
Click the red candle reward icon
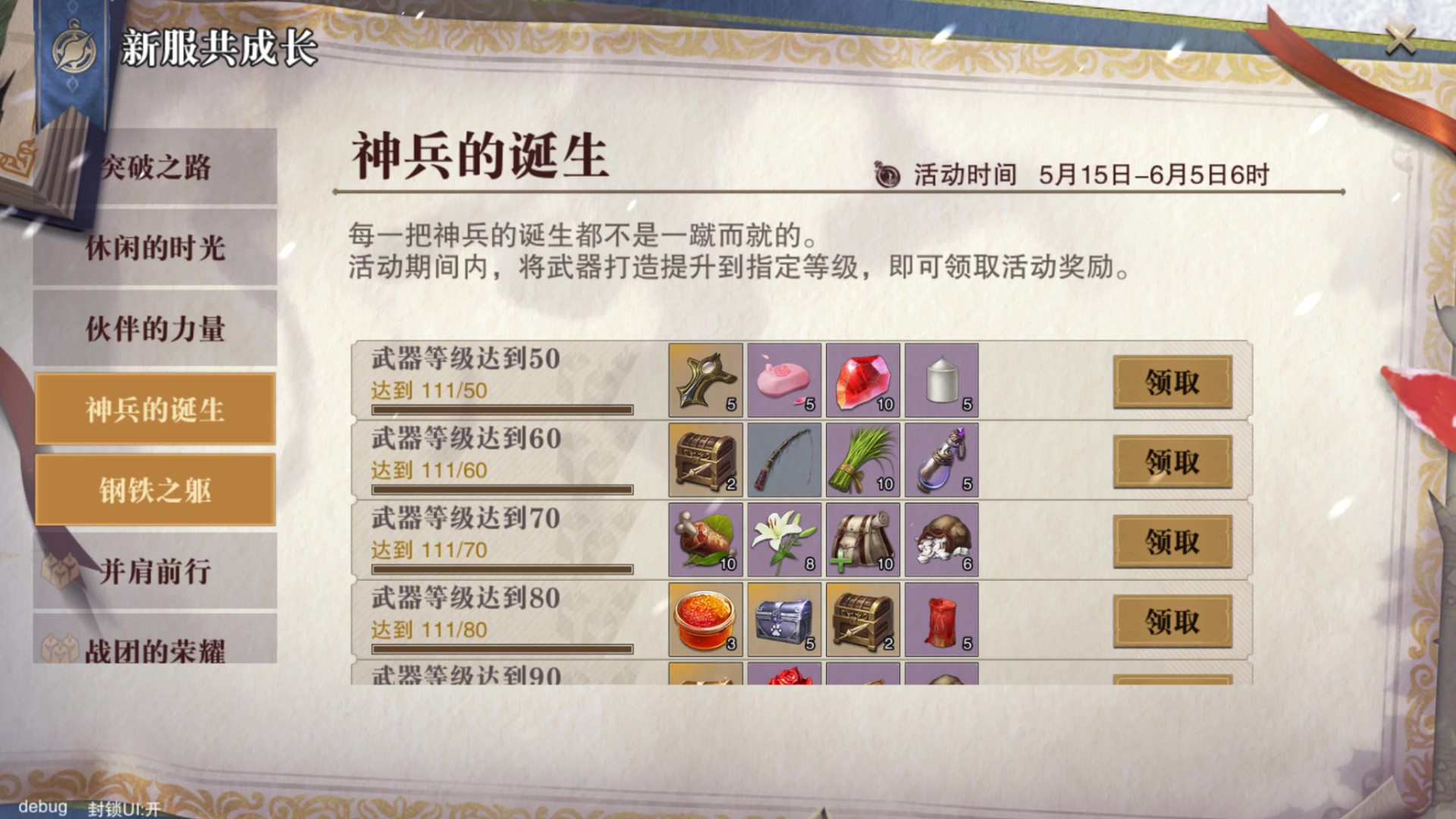tap(940, 619)
